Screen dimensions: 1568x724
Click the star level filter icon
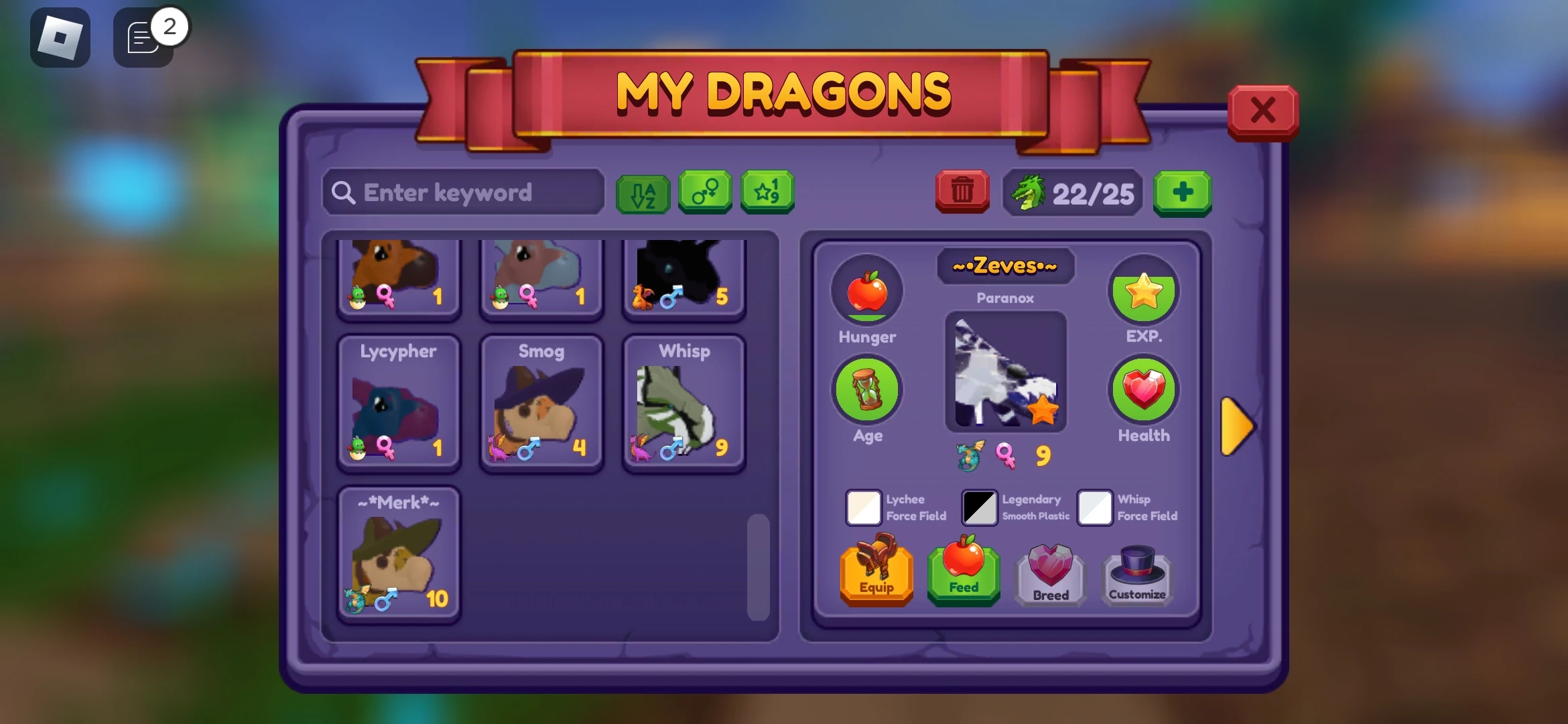pos(767,194)
